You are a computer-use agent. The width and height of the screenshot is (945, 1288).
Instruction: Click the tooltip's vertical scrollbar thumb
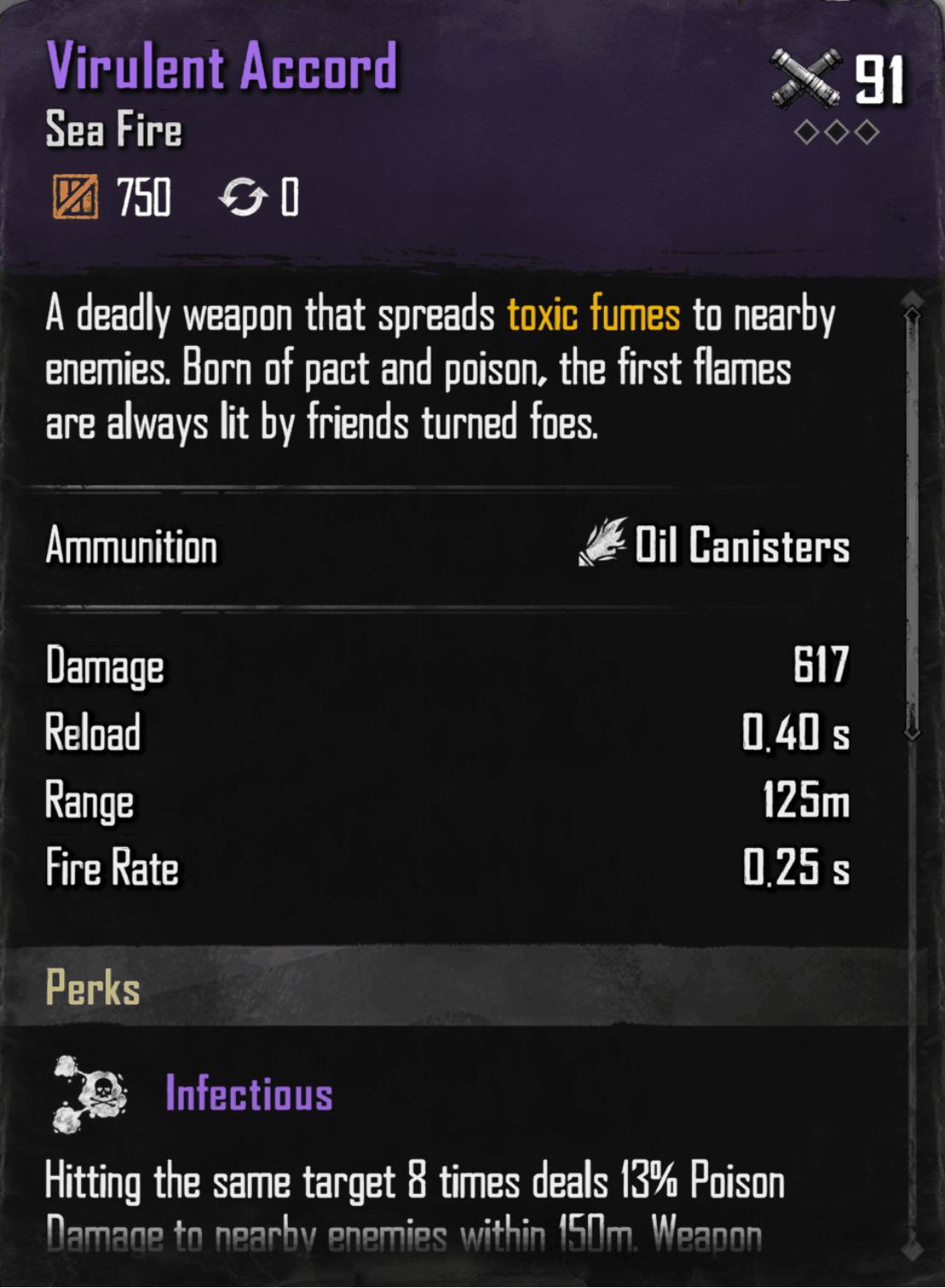(x=913, y=523)
